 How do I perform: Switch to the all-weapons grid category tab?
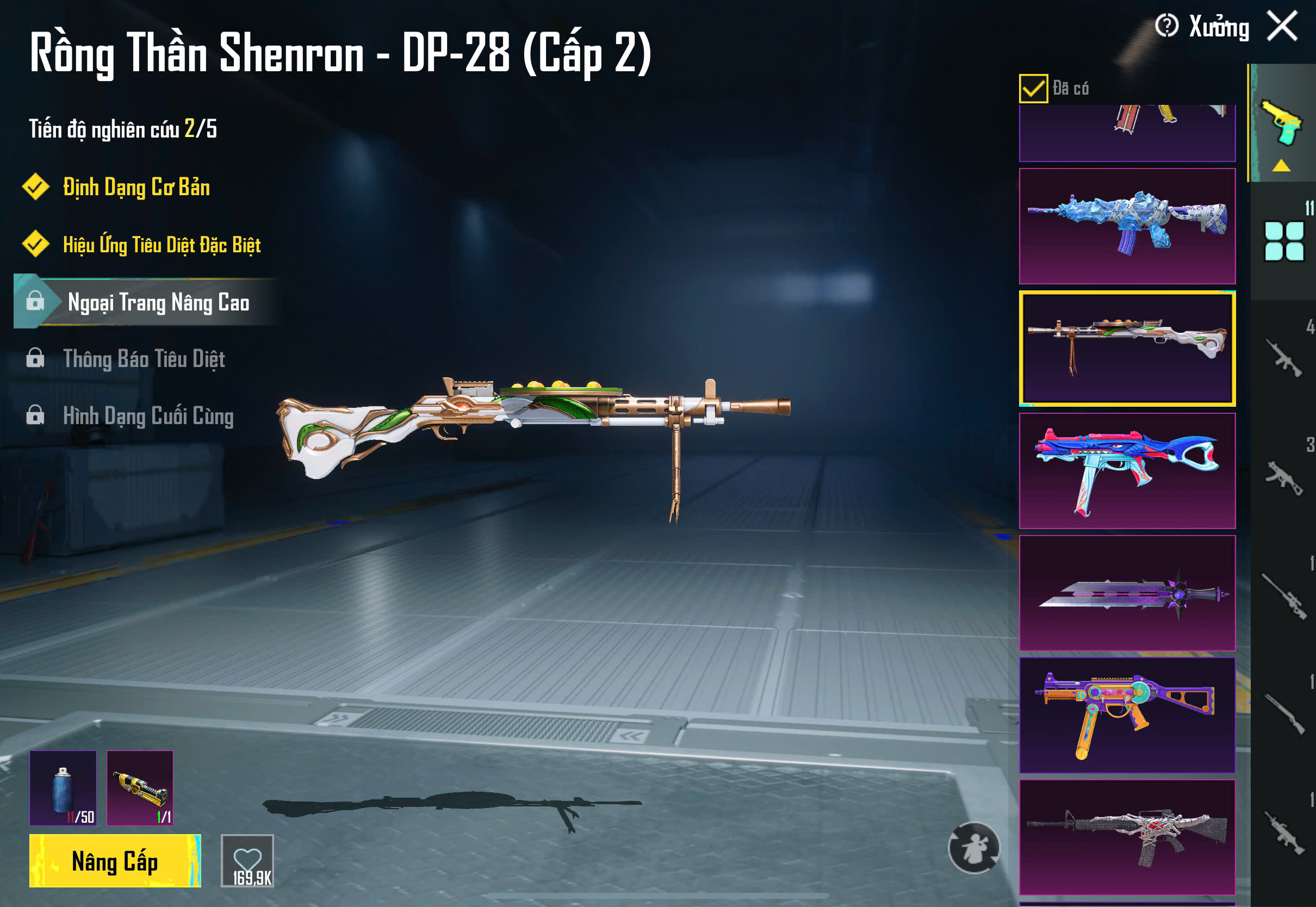[x=1283, y=241]
